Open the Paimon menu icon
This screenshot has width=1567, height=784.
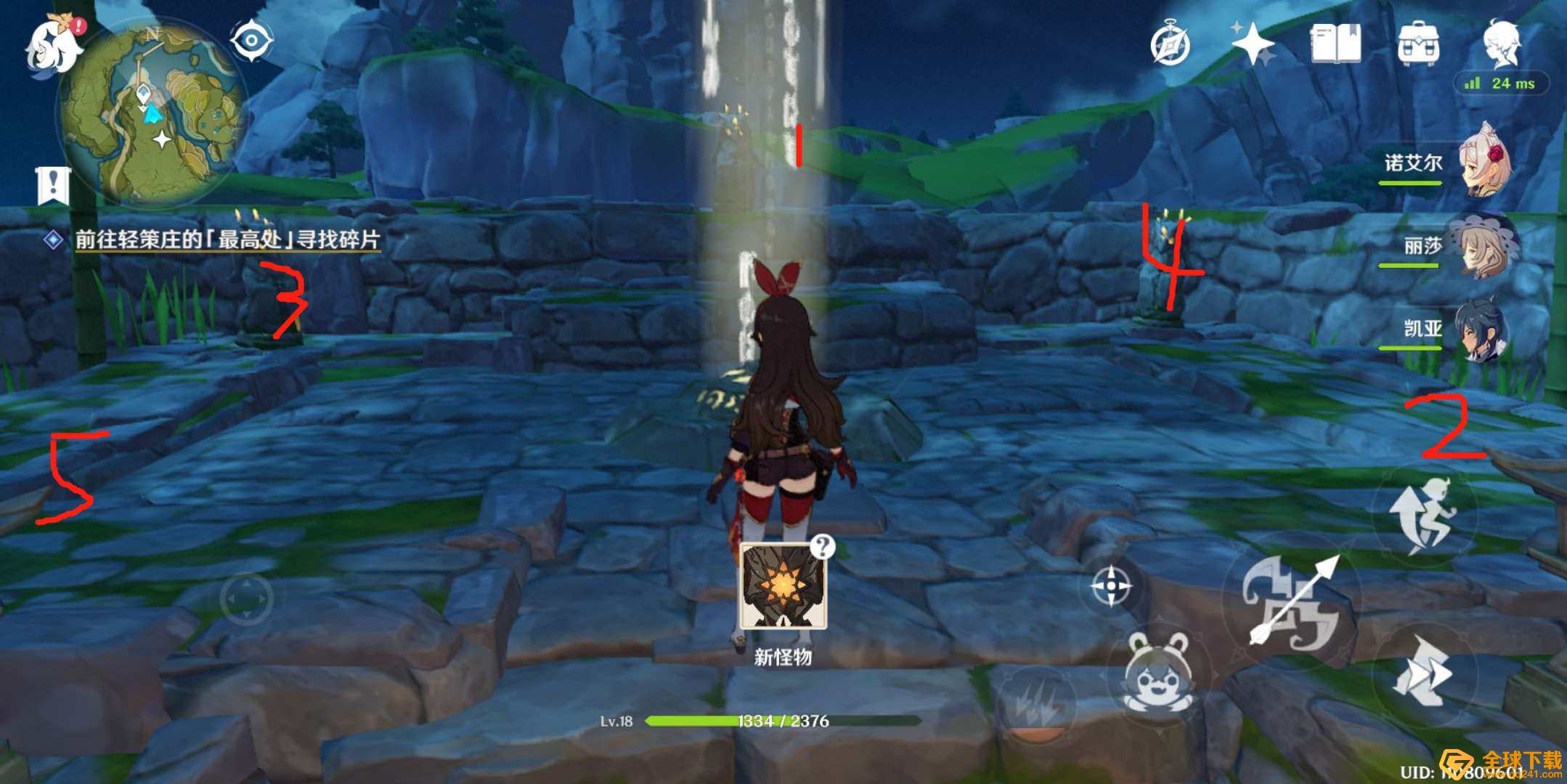click(52, 45)
